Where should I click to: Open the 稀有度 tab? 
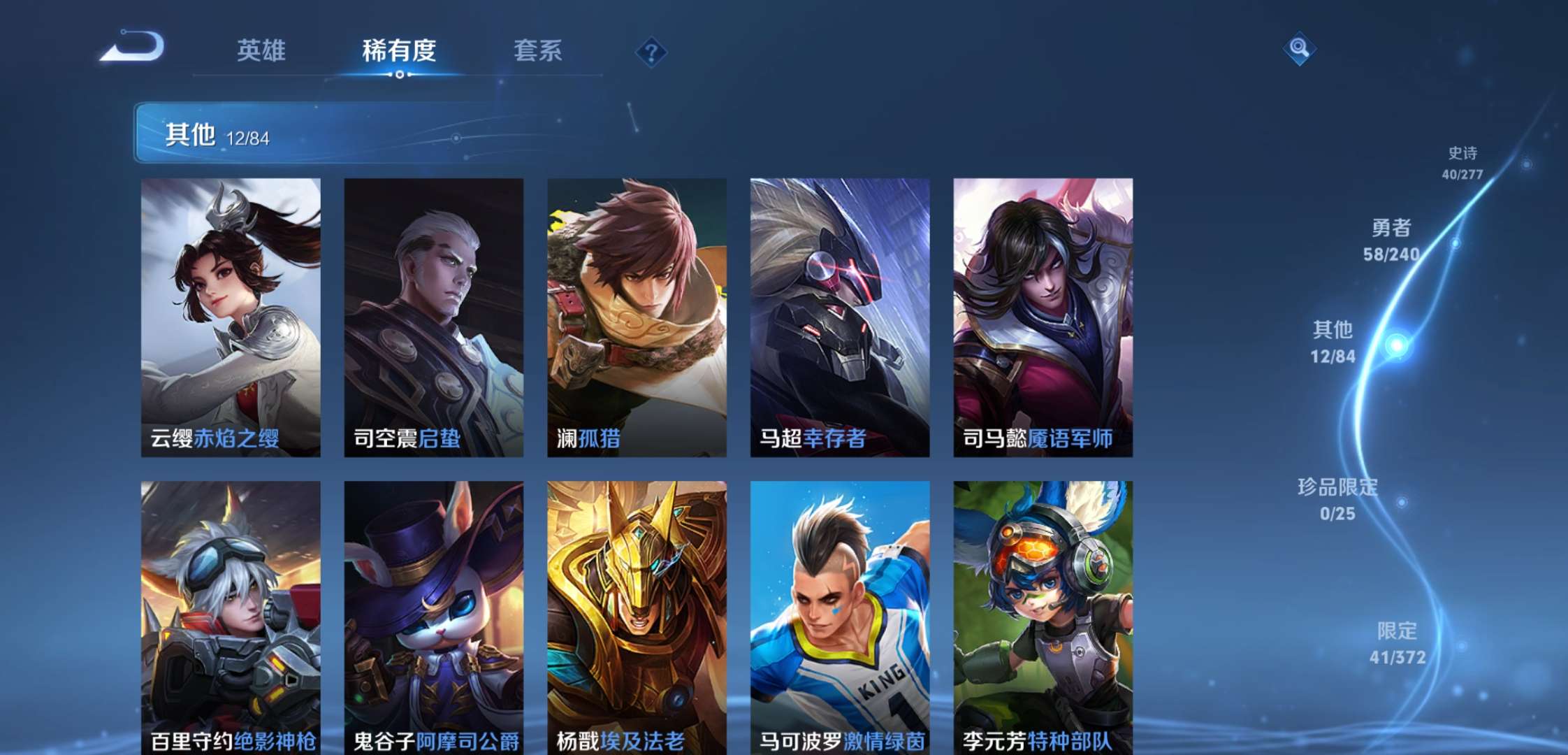(x=400, y=51)
